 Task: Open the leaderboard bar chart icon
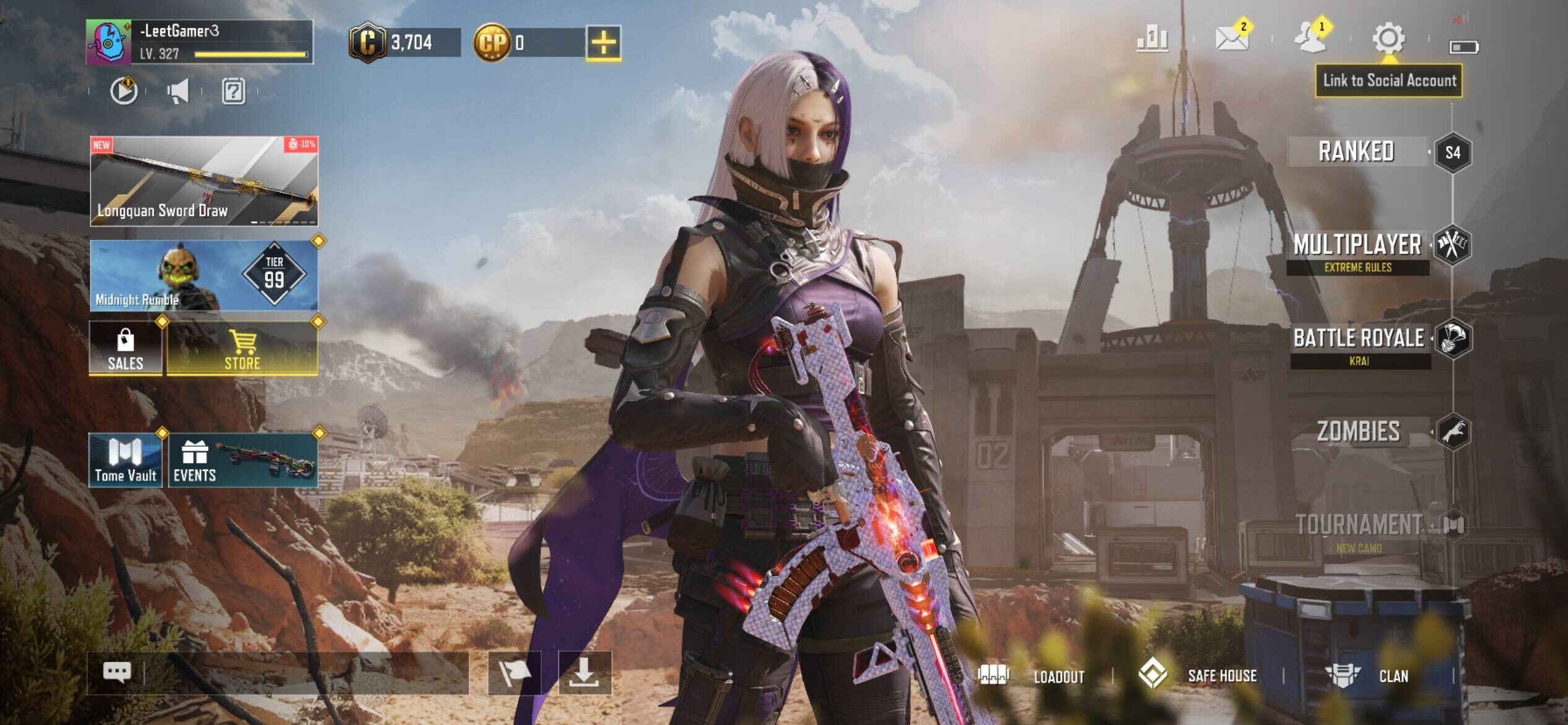(x=1152, y=39)
